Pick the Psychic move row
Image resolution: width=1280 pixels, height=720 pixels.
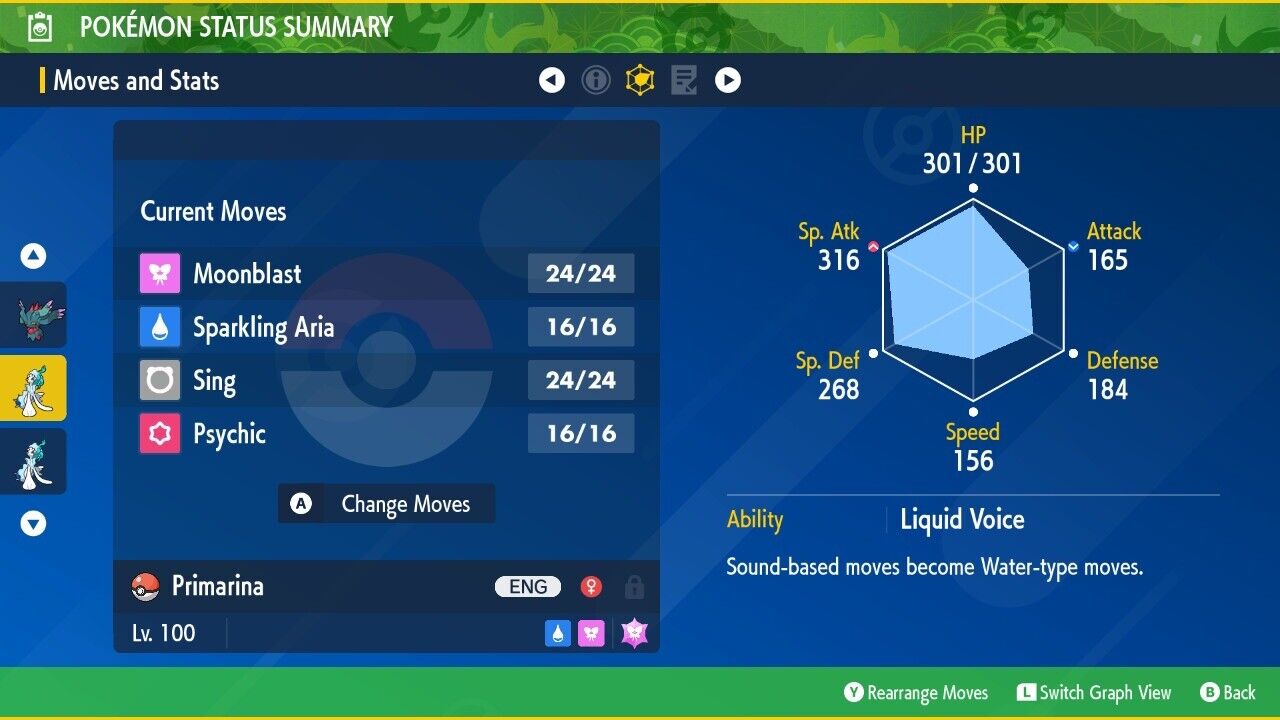[386, 434]
